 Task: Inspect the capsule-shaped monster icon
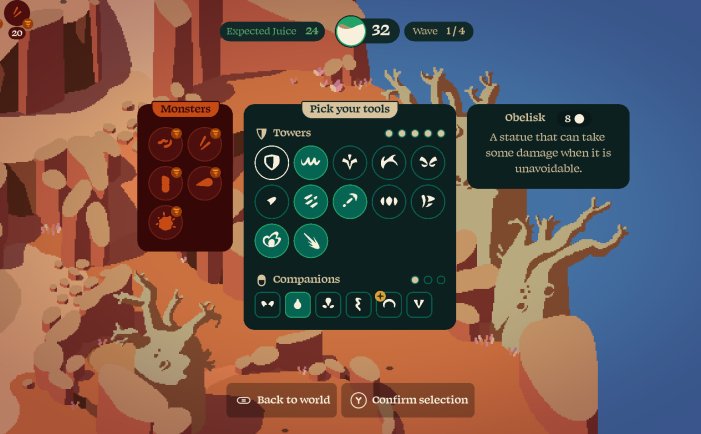coord(164,183)
